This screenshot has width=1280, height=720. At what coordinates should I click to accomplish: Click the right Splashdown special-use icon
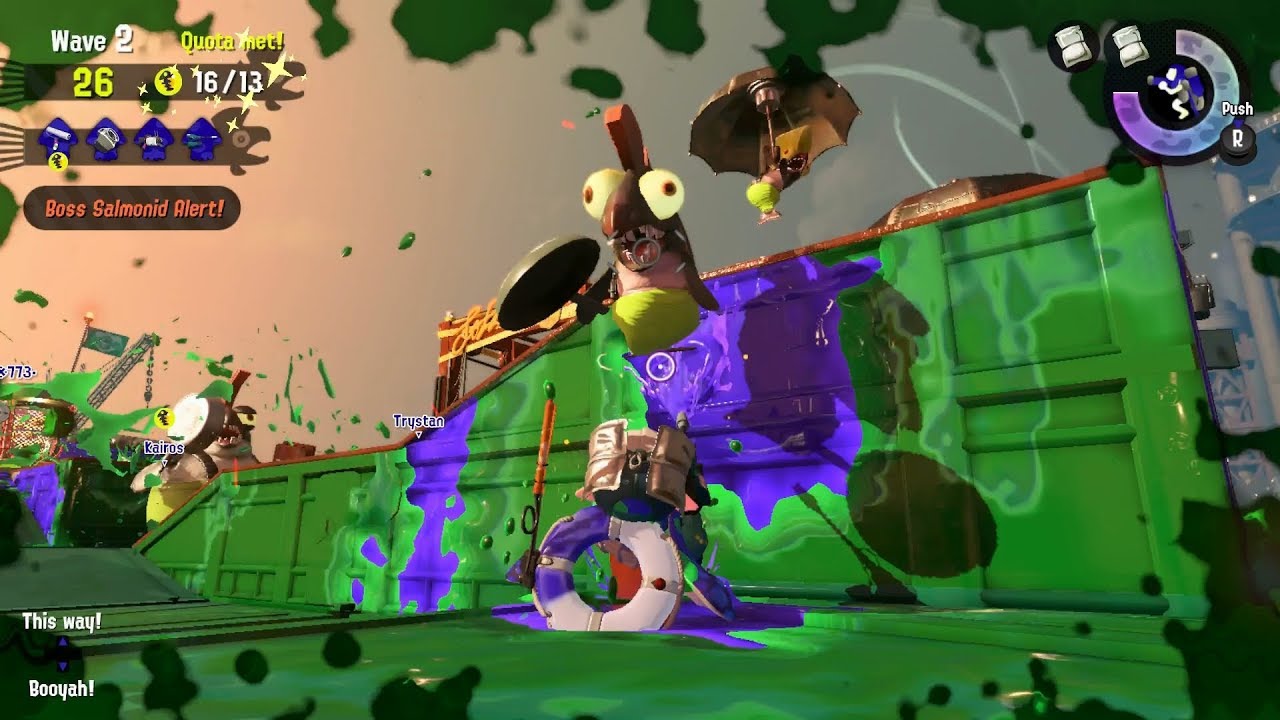tap(1128, 45)
